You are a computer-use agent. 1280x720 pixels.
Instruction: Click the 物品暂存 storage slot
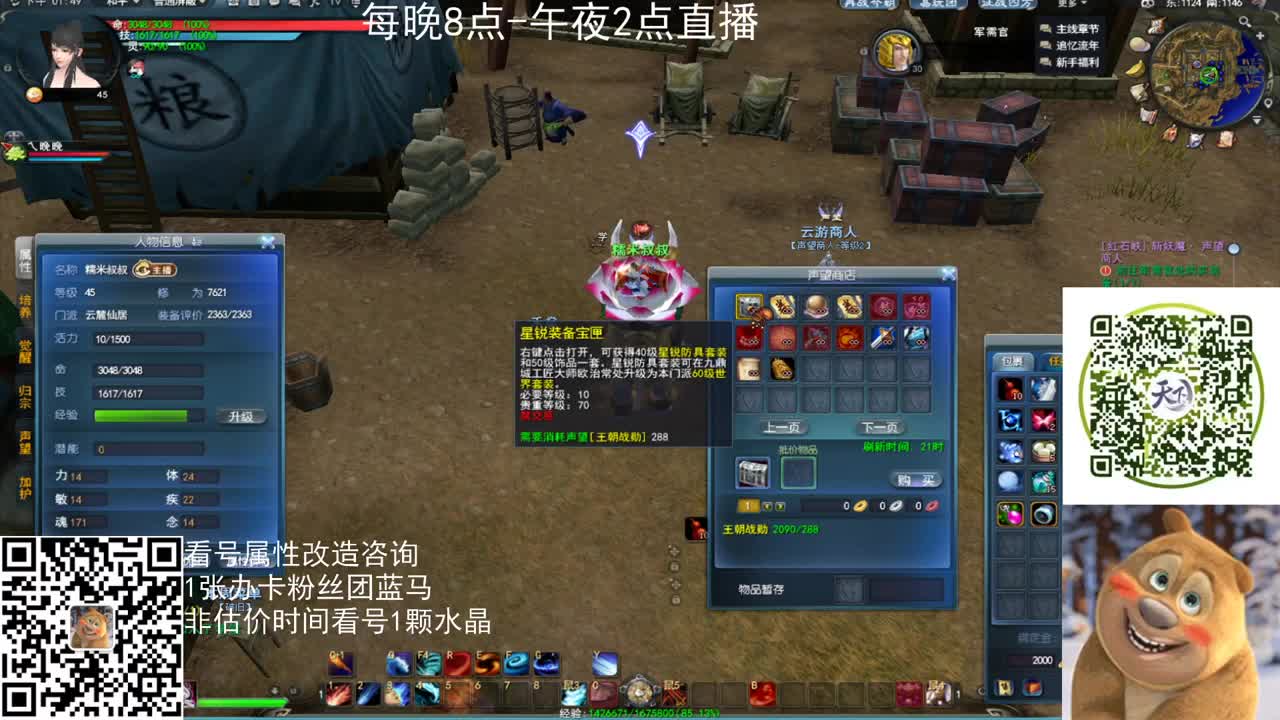(851, 587)
